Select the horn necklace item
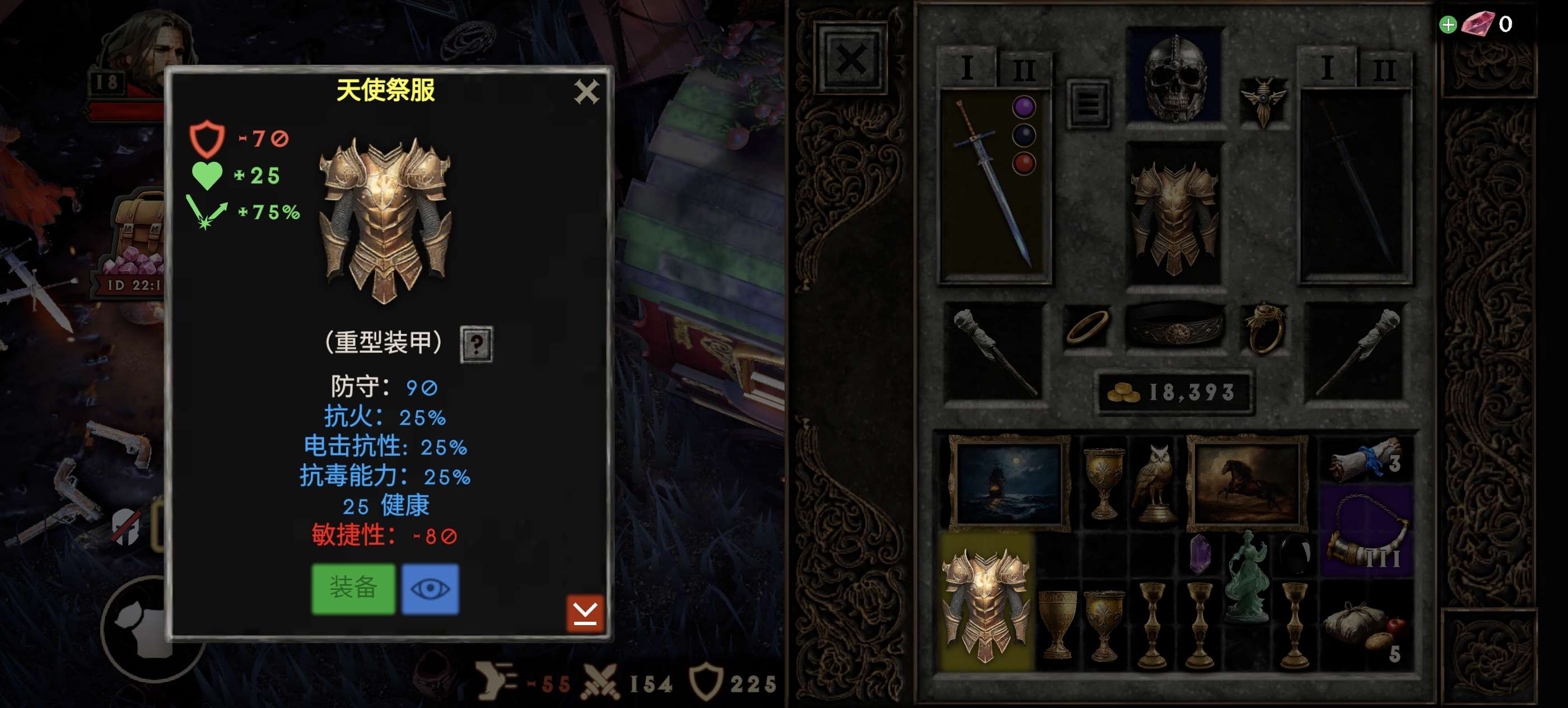 tap(1367, 531)
